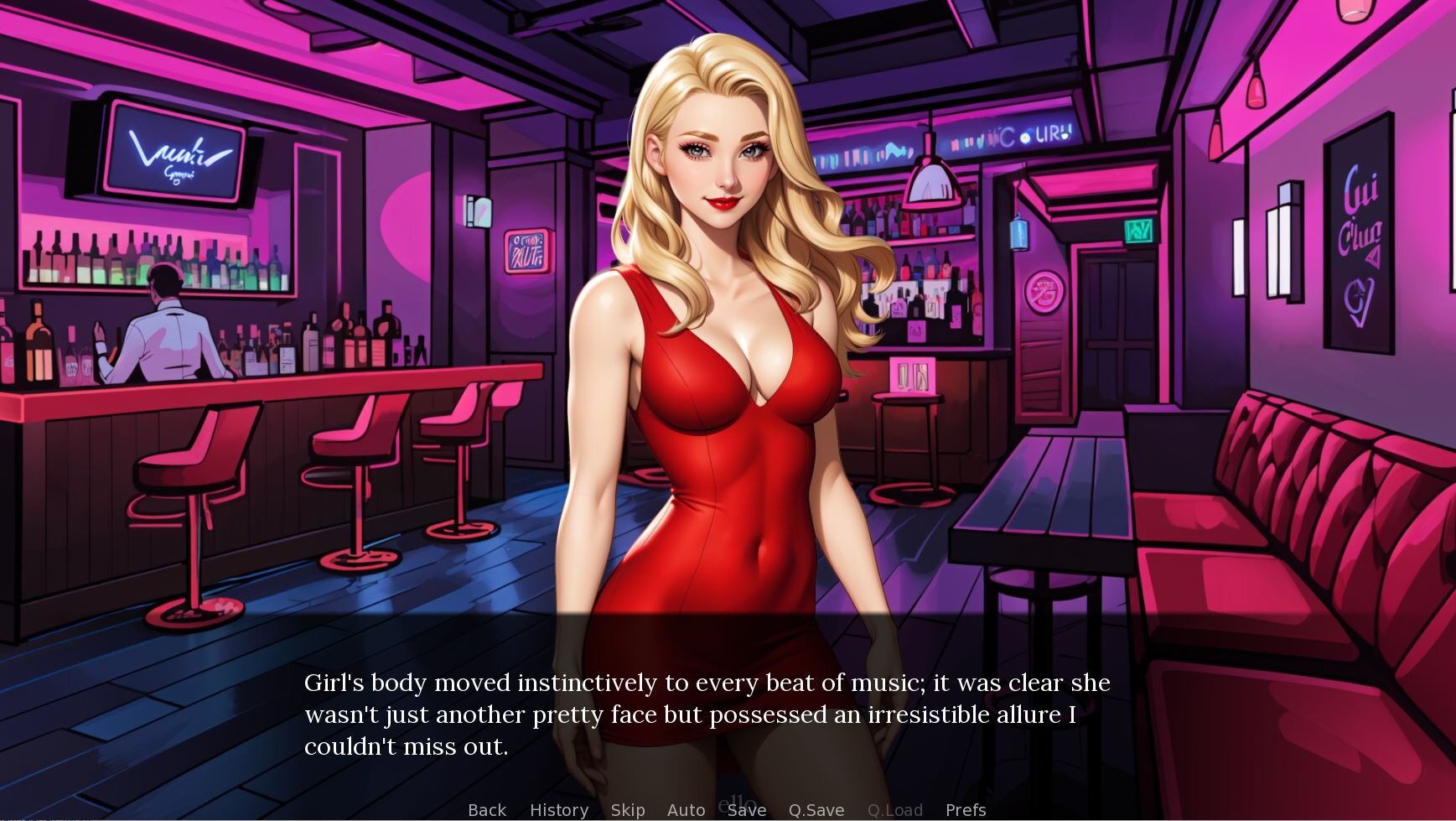
Task: Open the Prefs settings menu
Action: [966, 810]
